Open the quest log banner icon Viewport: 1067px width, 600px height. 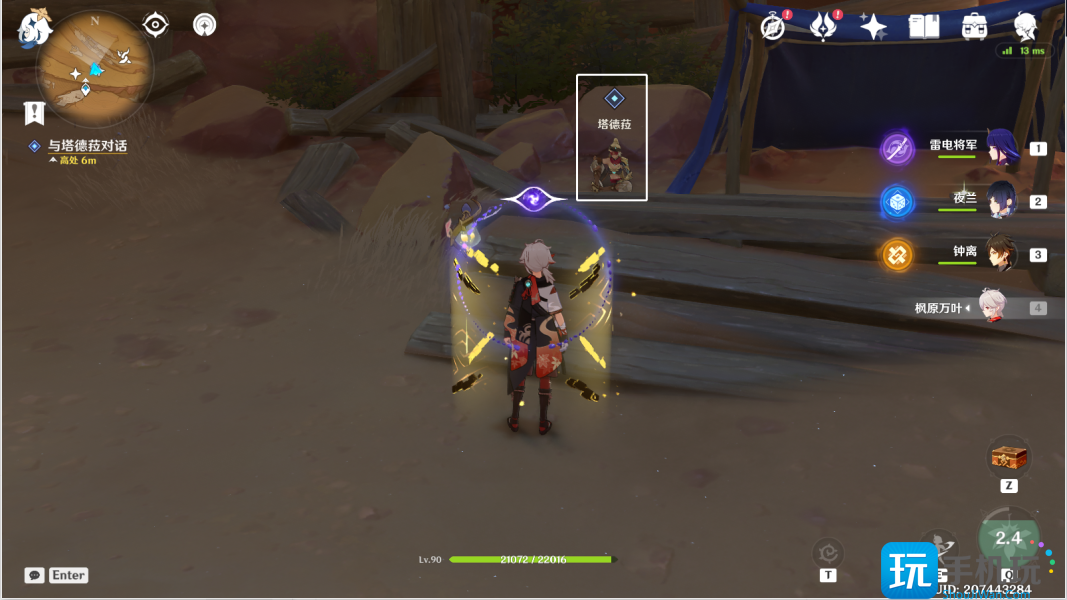coord(34,111)
